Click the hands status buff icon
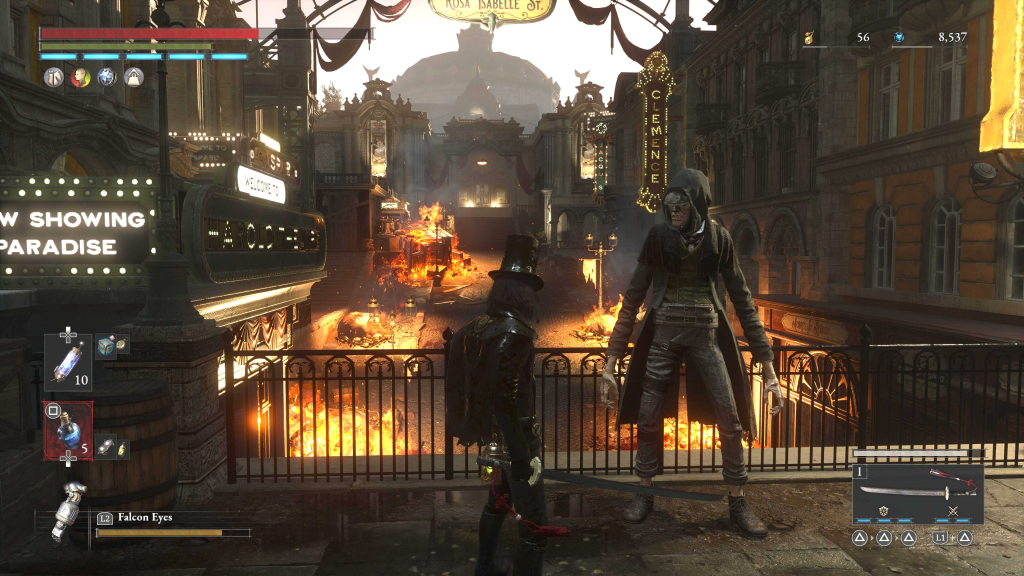This screenshot has height=576, width=1024. 54,78
